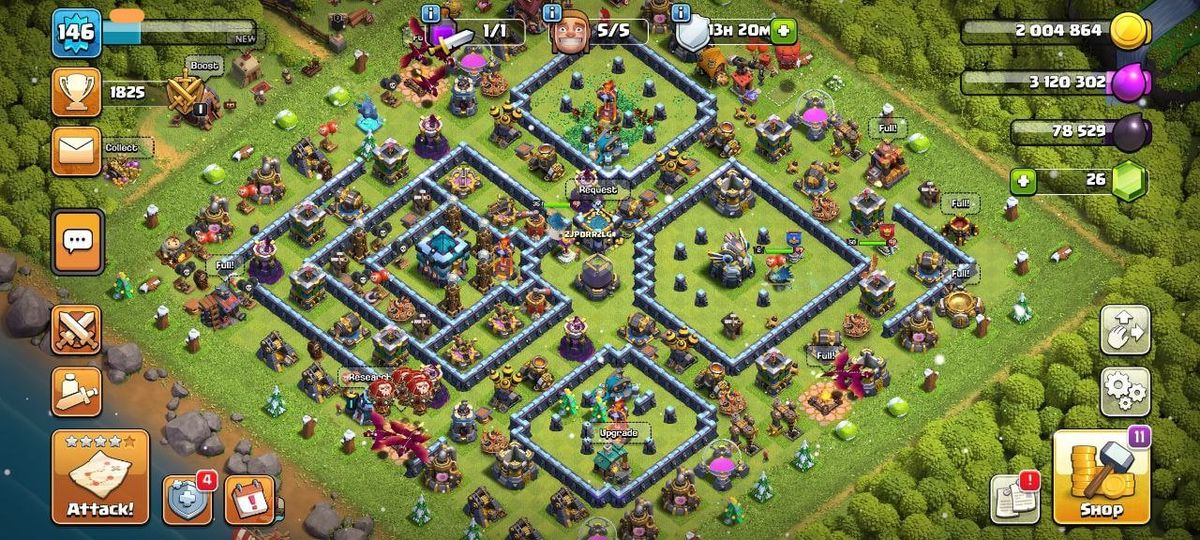Open the news papers icon with alert
The image size is (1200, 540).
click(x=1013, y=497)
